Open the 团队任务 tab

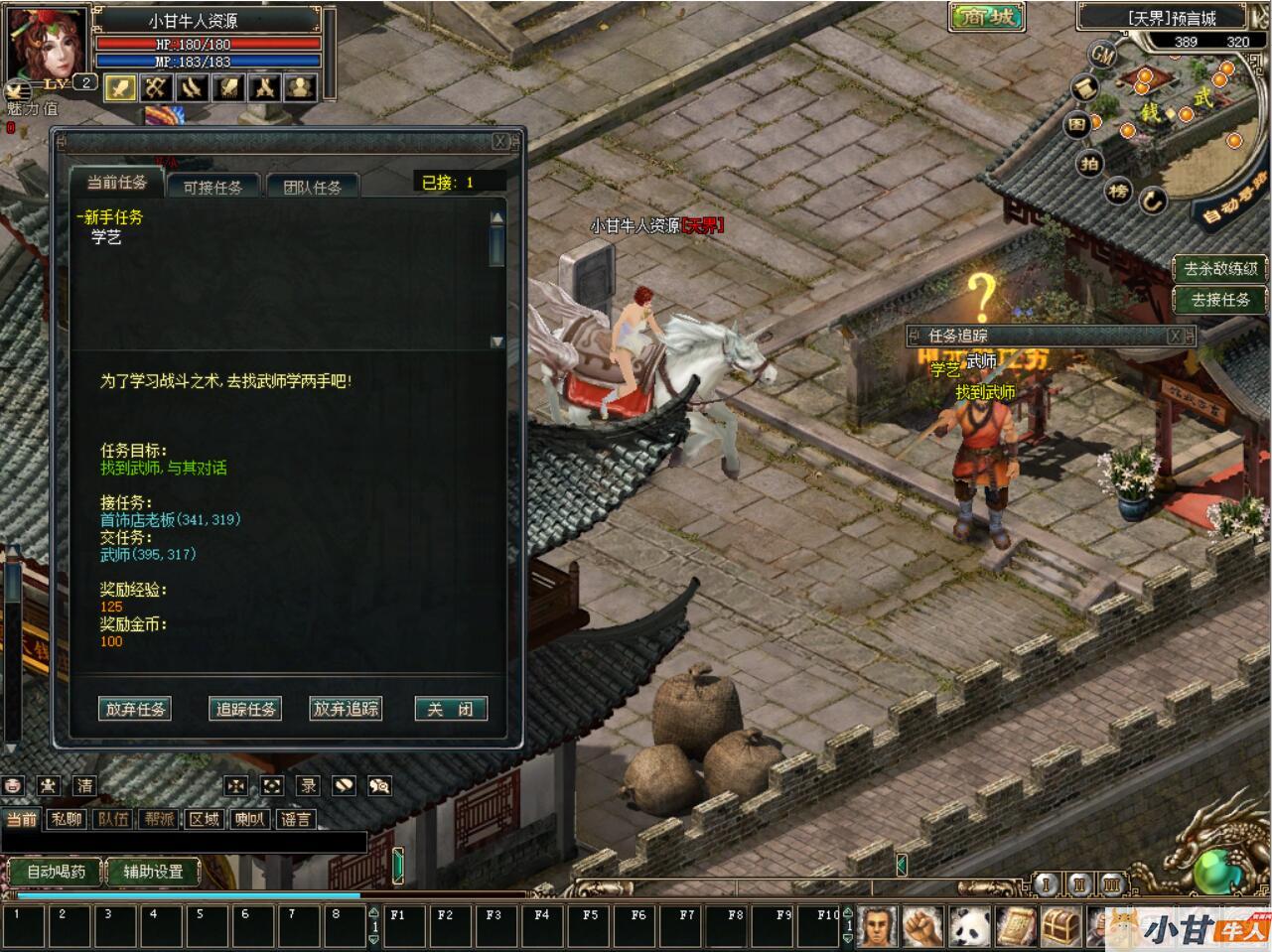tap(312, 187)
